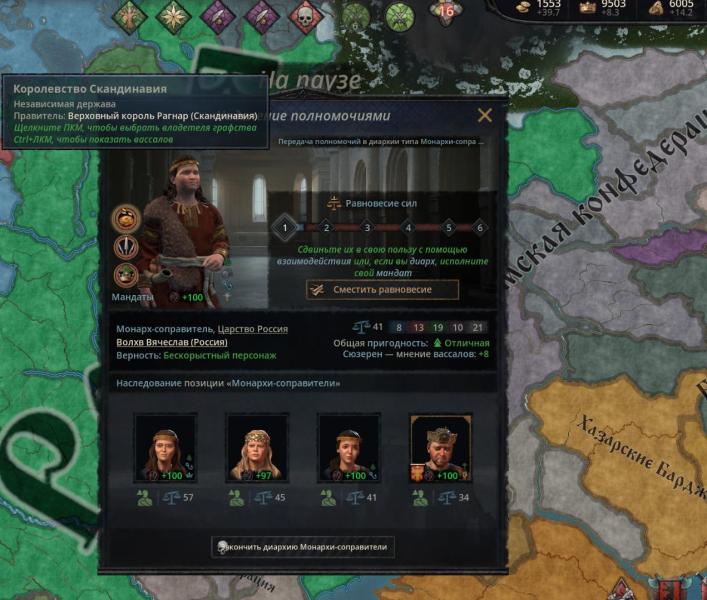Select successor portrait with balance score 41
This screenshot has width=707, height=600.
(x=349, y=448)
